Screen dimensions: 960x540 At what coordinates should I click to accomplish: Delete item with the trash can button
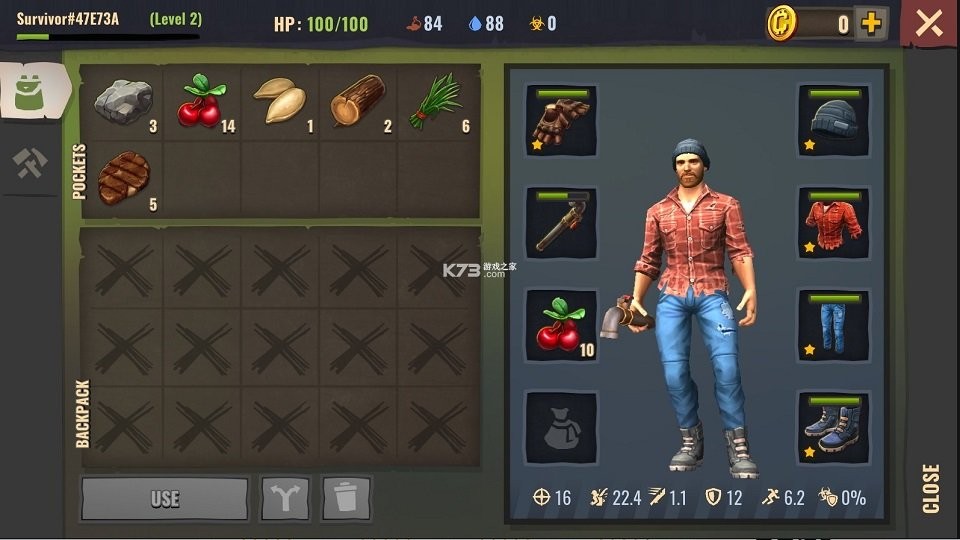(346, 498)
